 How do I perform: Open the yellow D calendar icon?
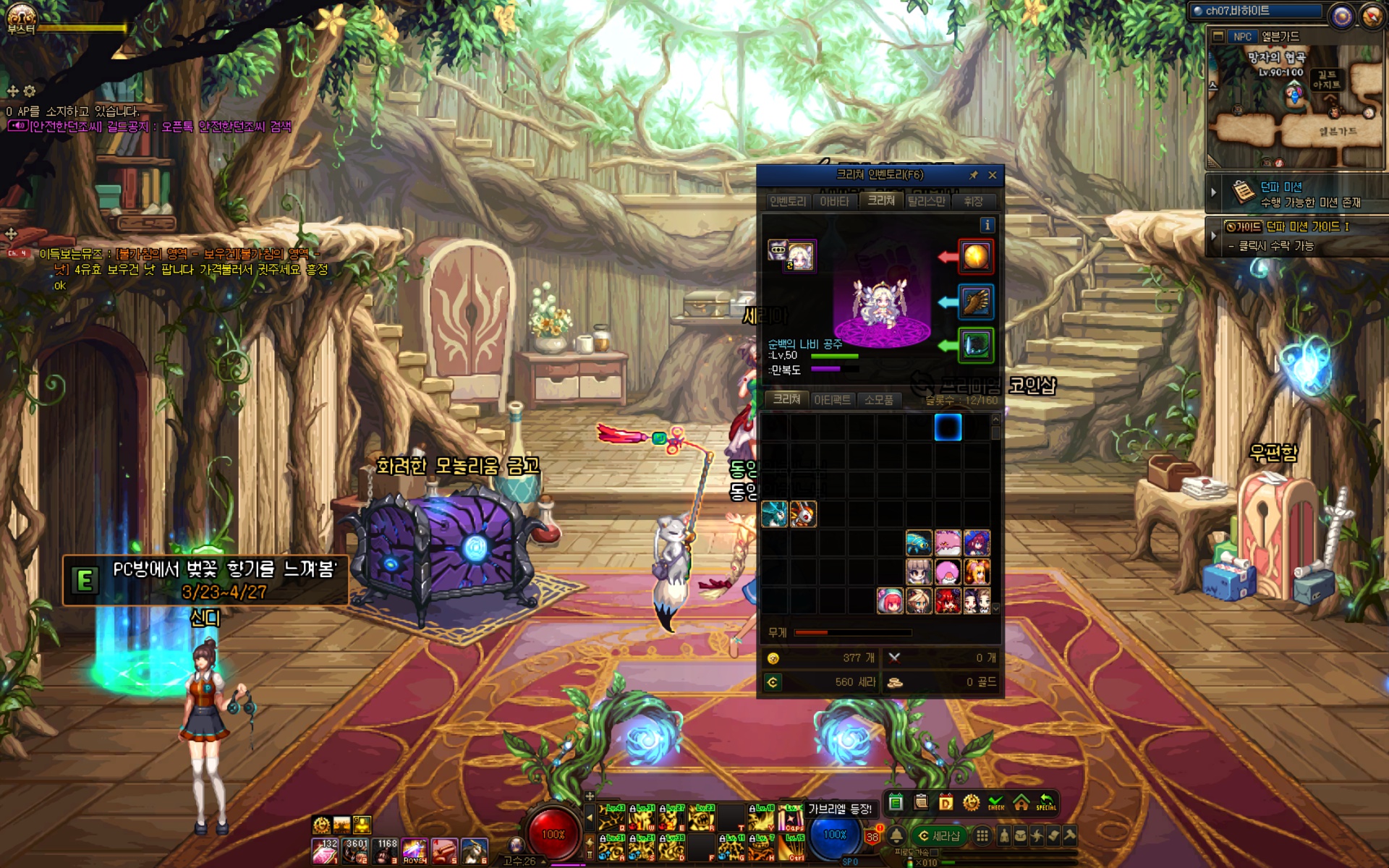pyautogui.click(x=946, y=802)
